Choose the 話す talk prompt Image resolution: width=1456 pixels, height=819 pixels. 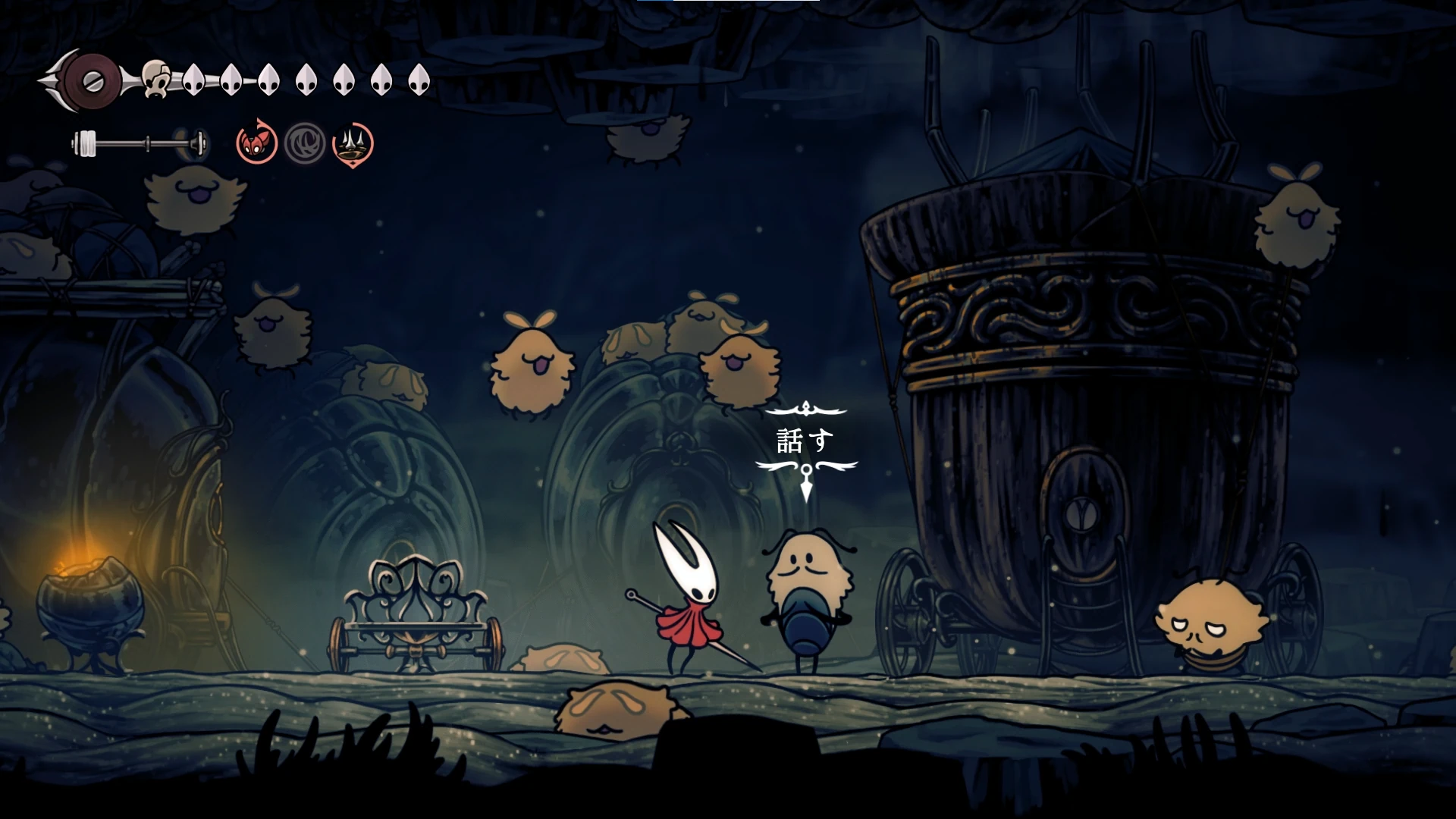pos(805,440)
